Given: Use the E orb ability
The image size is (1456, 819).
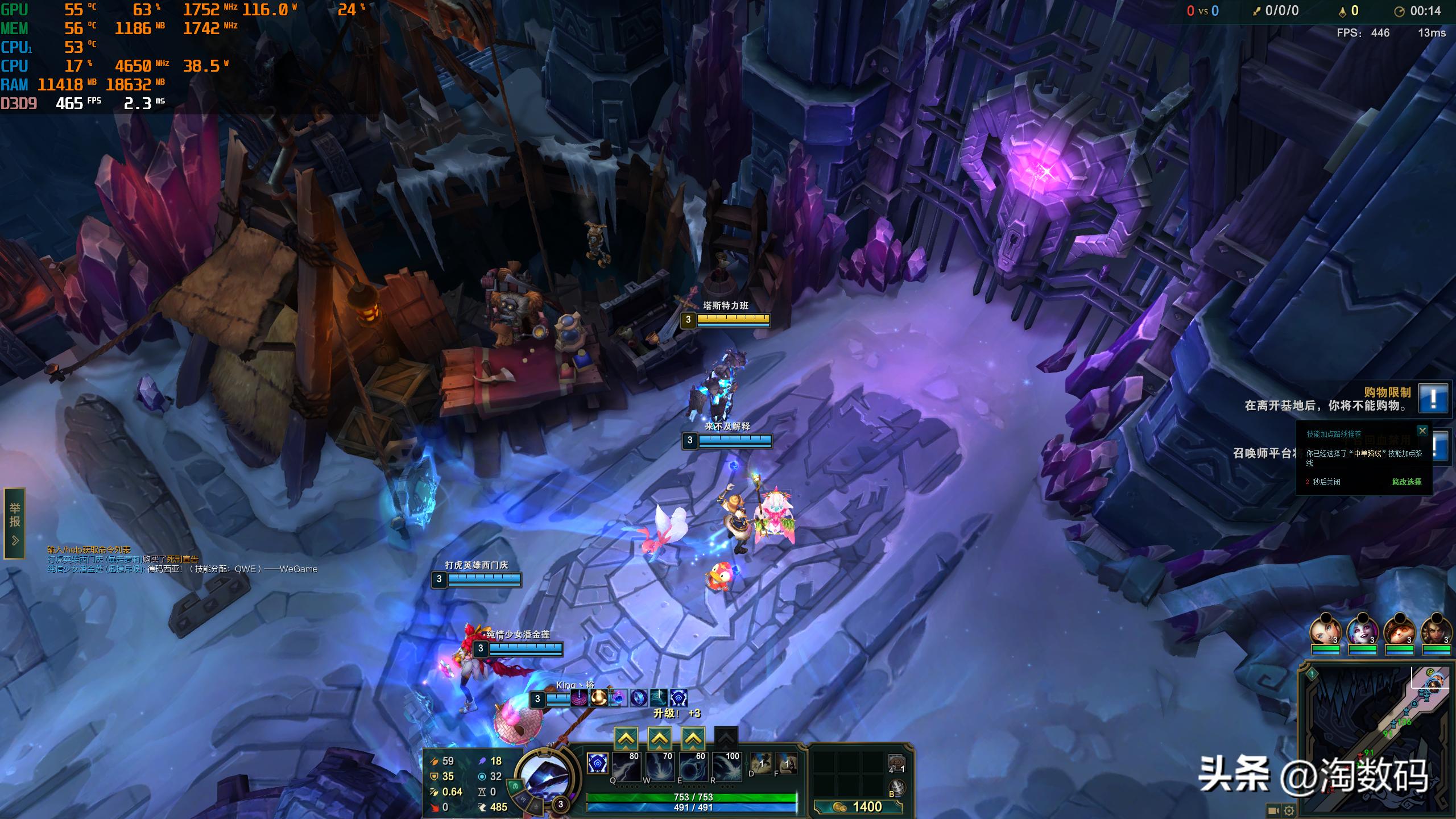Looking at the screenshot, I should 693,767.
